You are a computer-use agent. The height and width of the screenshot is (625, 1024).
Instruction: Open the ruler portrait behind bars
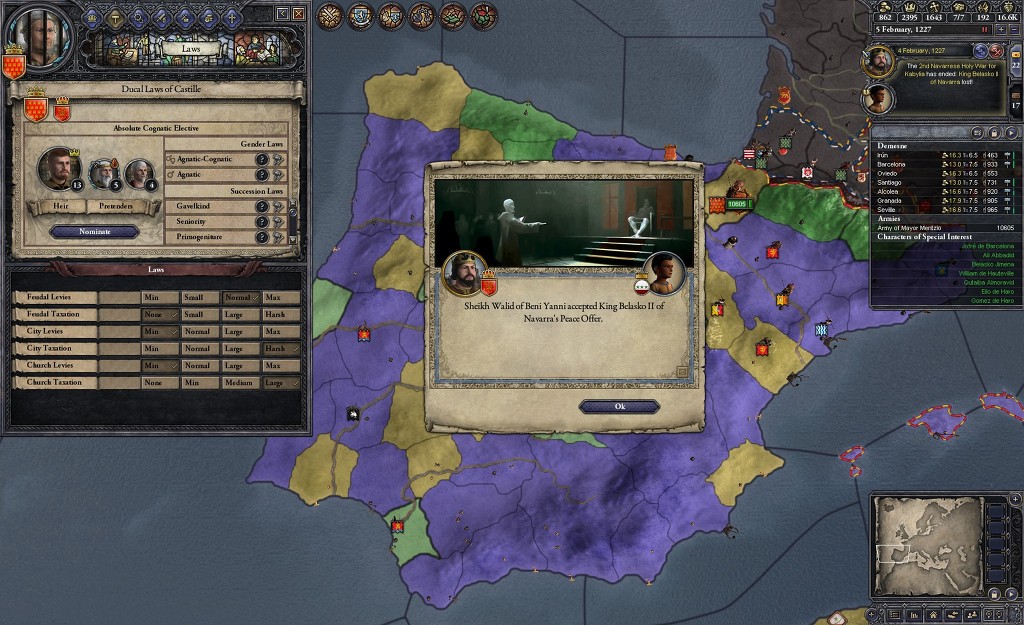44,38
